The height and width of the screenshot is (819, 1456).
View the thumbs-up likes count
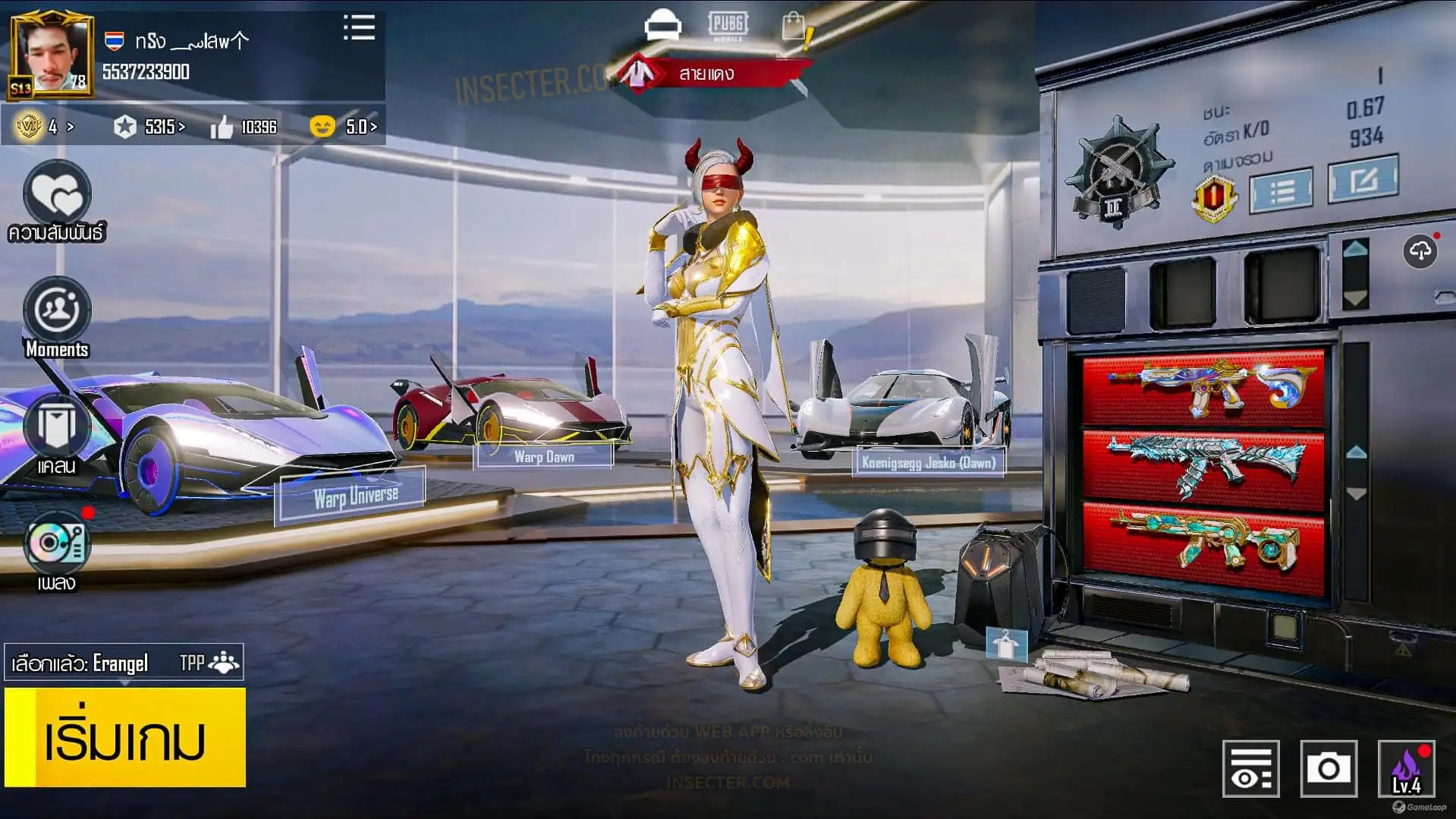click(244, 127)
